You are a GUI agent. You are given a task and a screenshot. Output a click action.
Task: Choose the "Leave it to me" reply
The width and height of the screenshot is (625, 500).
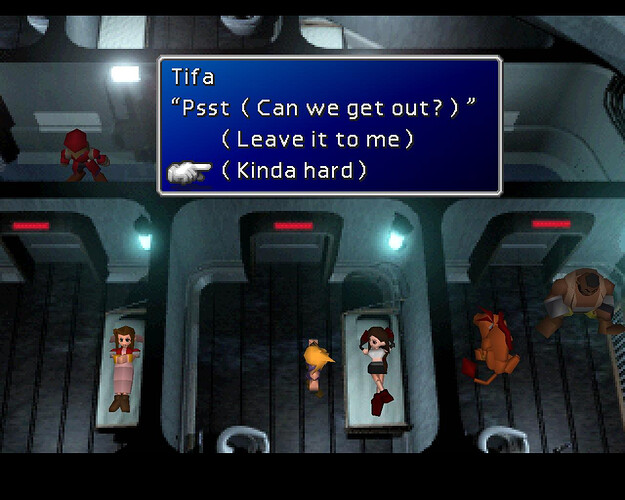[317, 139]
